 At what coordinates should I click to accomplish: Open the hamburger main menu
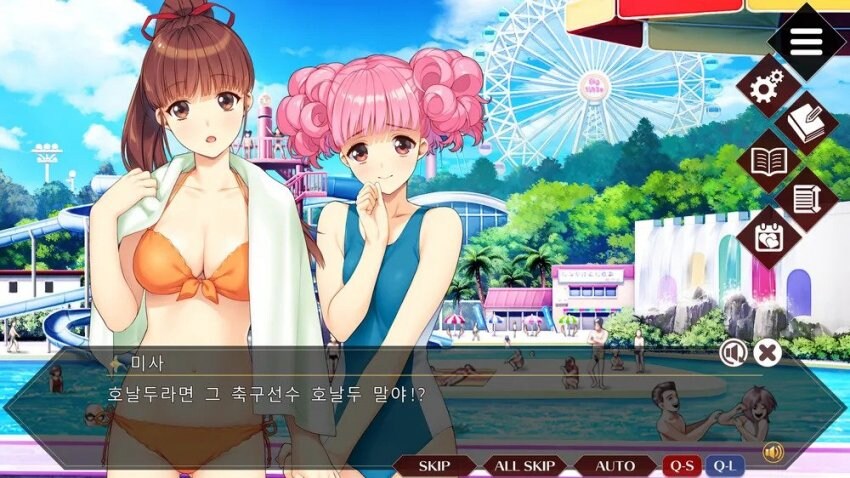click(806, 41)
